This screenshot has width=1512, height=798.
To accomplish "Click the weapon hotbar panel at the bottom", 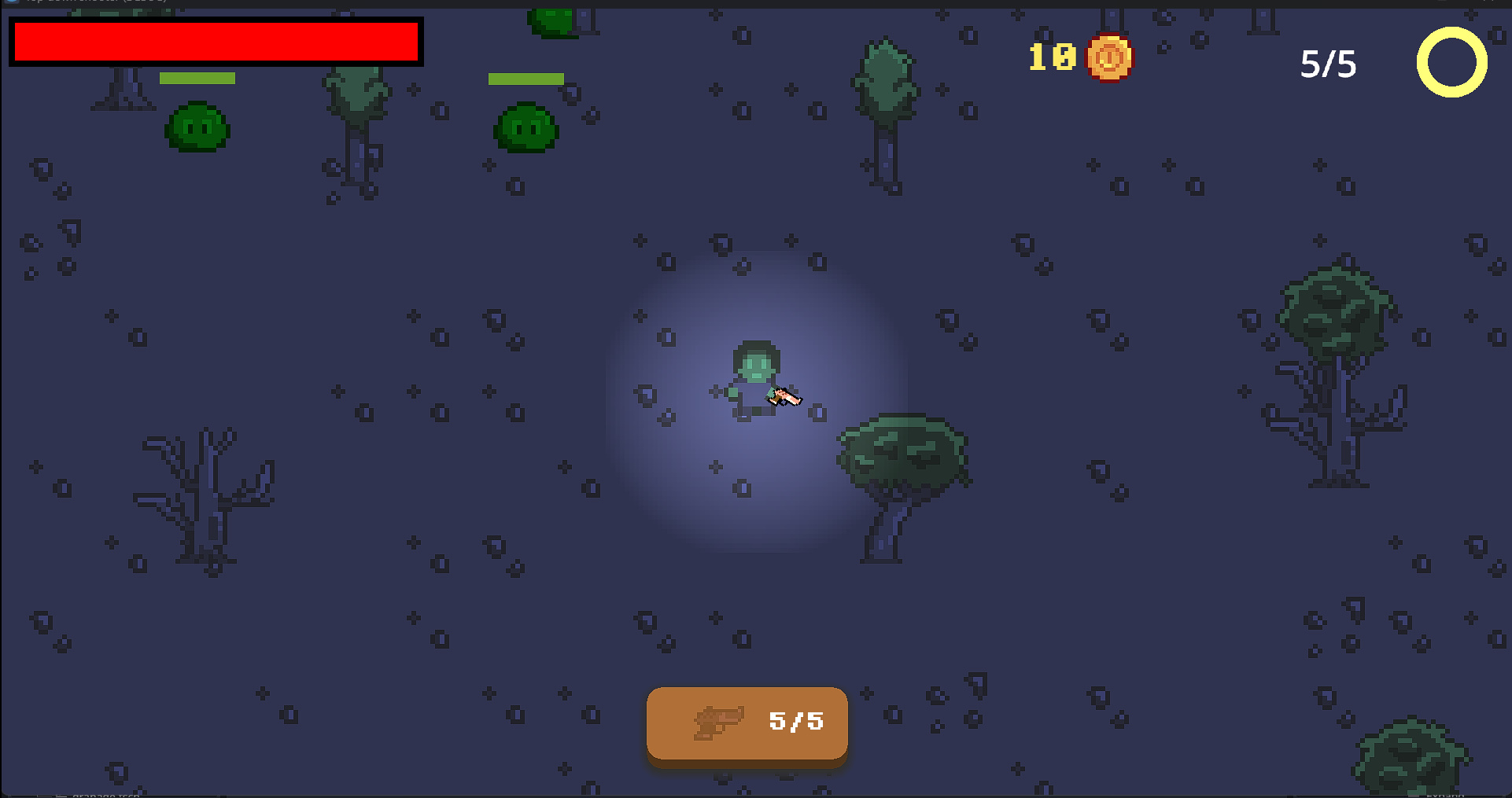I will (x=746, y=723).
